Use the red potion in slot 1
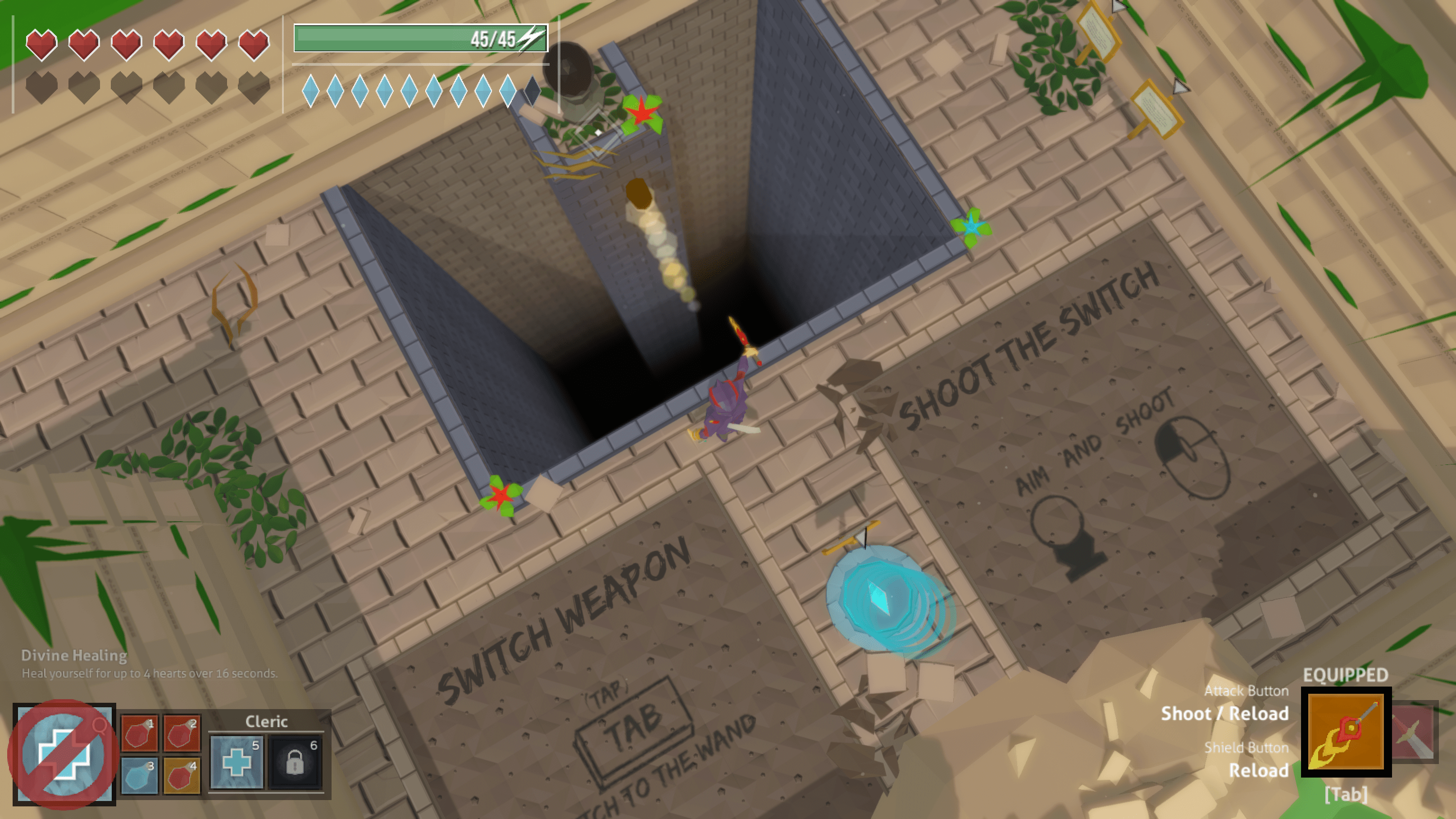Viewport: 1456px width, 819px height. pos(139,733)
